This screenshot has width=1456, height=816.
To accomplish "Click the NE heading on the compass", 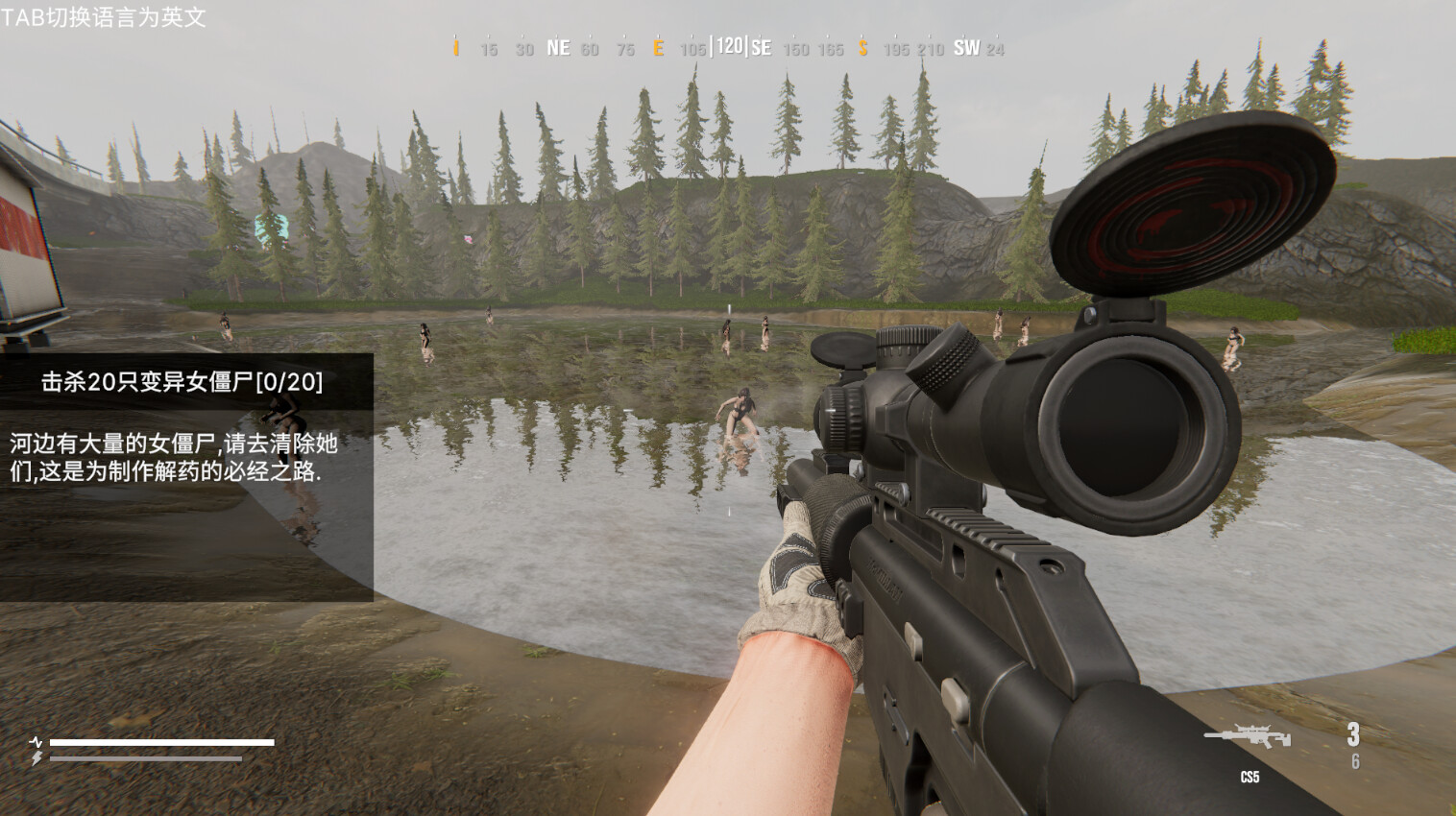I will click(557, 46).
